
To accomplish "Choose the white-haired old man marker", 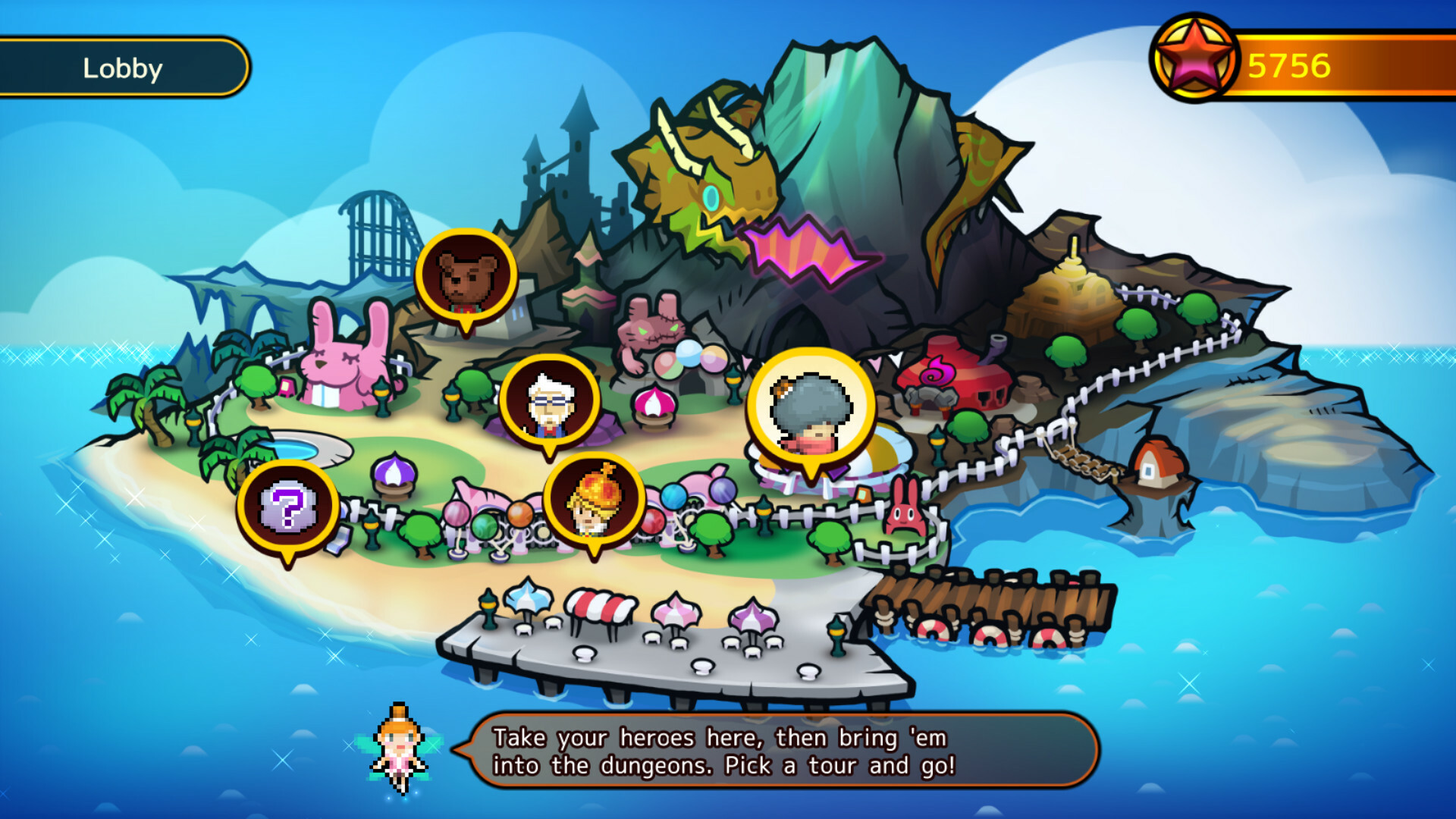I will [550, 403].
